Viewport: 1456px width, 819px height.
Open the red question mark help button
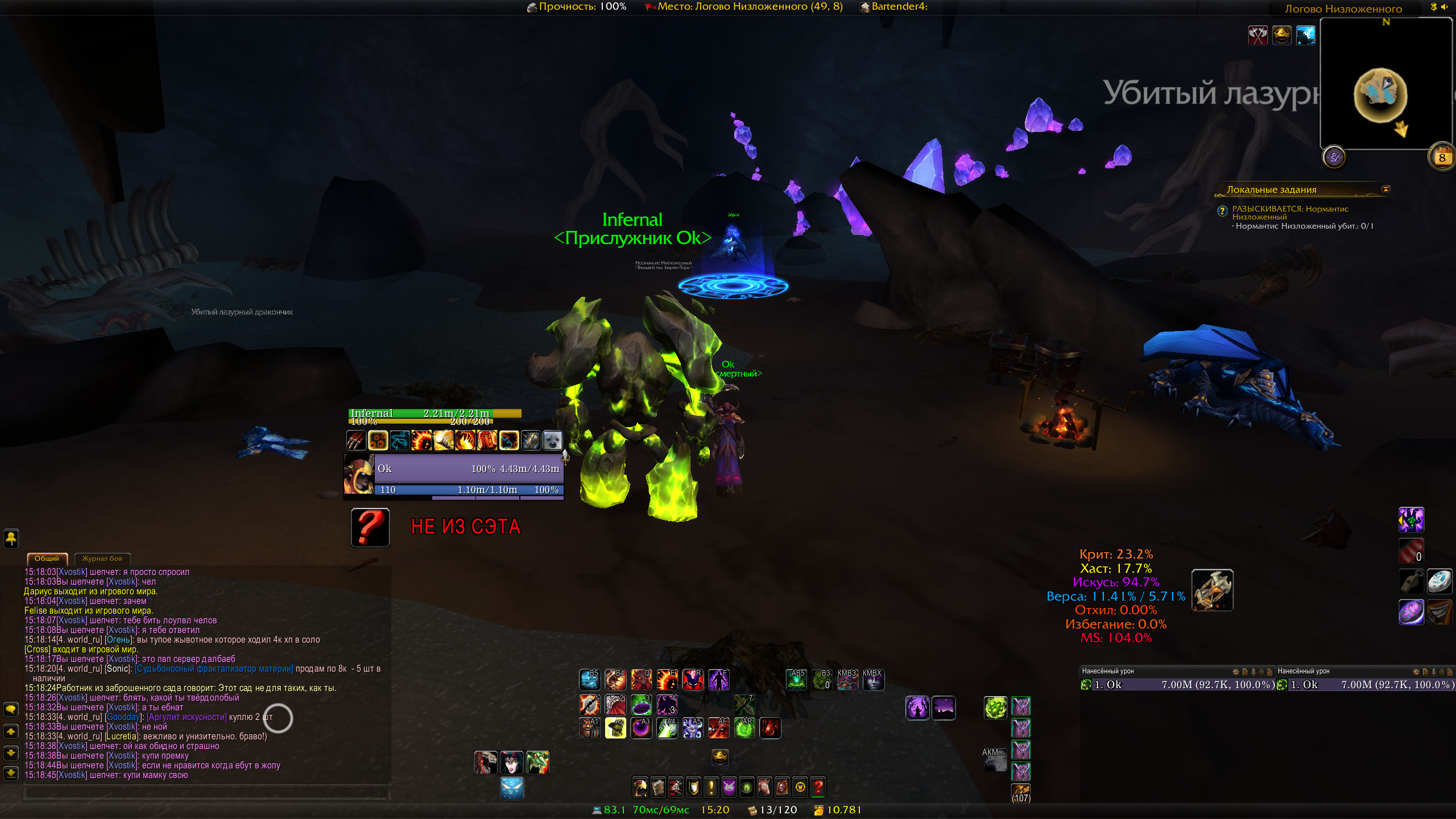click(818, 787)
